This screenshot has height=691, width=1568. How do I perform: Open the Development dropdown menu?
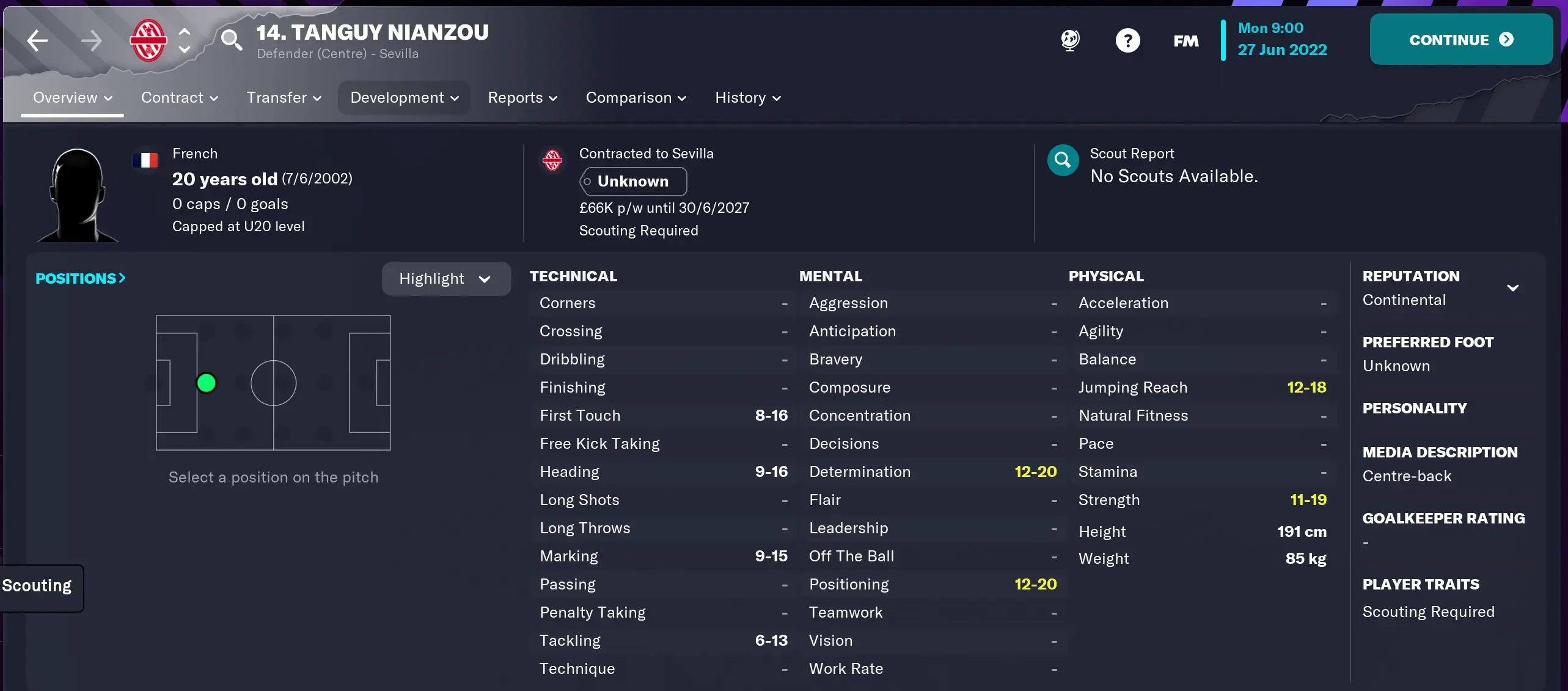coord(403,97)
